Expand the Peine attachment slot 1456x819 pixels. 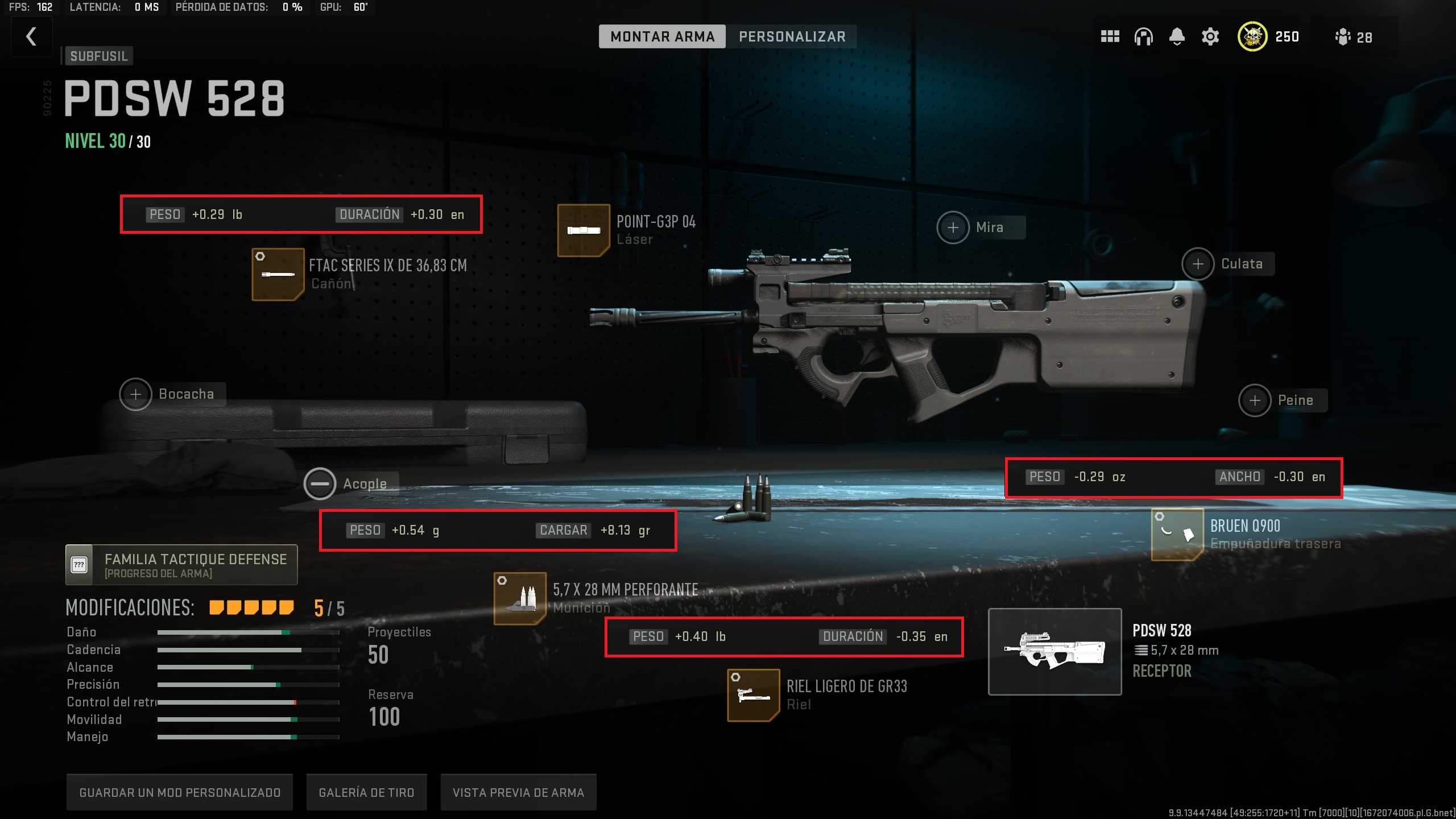pyautogui.click(x=1254, y=400)
